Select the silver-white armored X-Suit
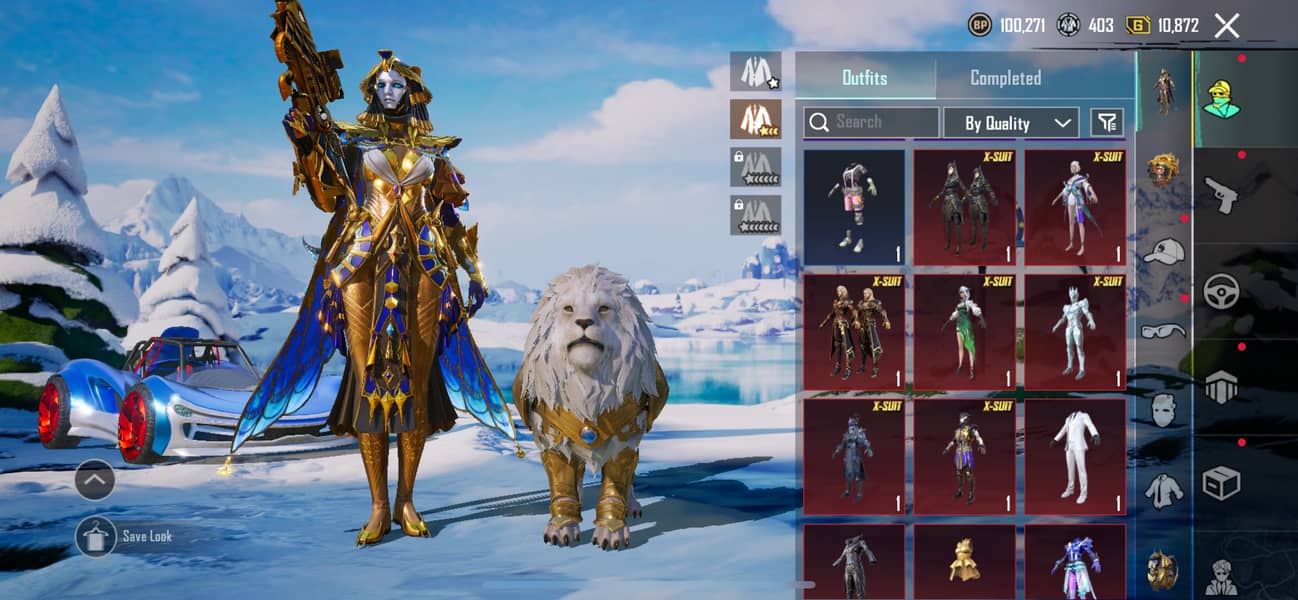The width and height of the screenshot is (1298, 600). tap(1074, 331)
